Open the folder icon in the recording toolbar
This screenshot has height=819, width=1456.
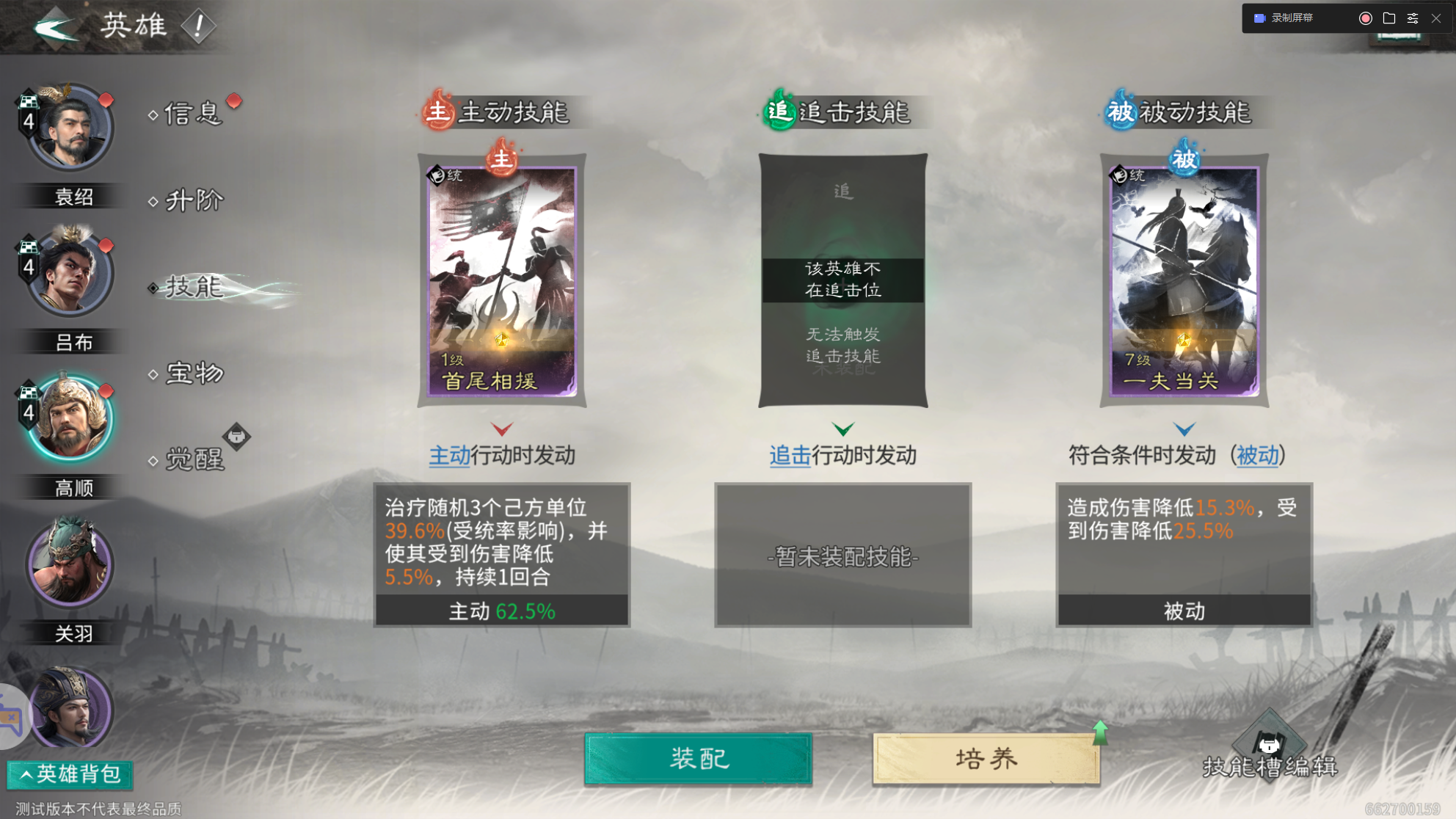tap(1388, 18)
